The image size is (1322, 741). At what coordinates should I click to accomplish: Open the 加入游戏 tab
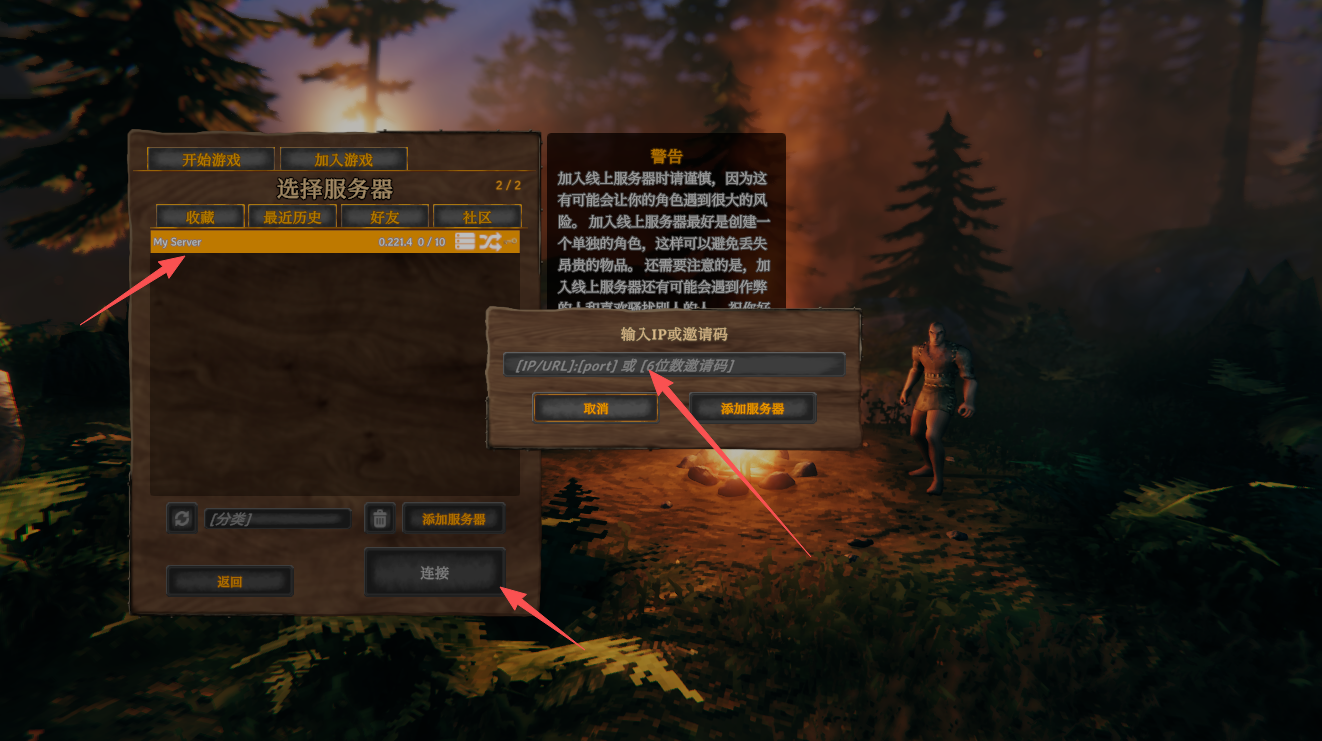click(x=343, y=159)
